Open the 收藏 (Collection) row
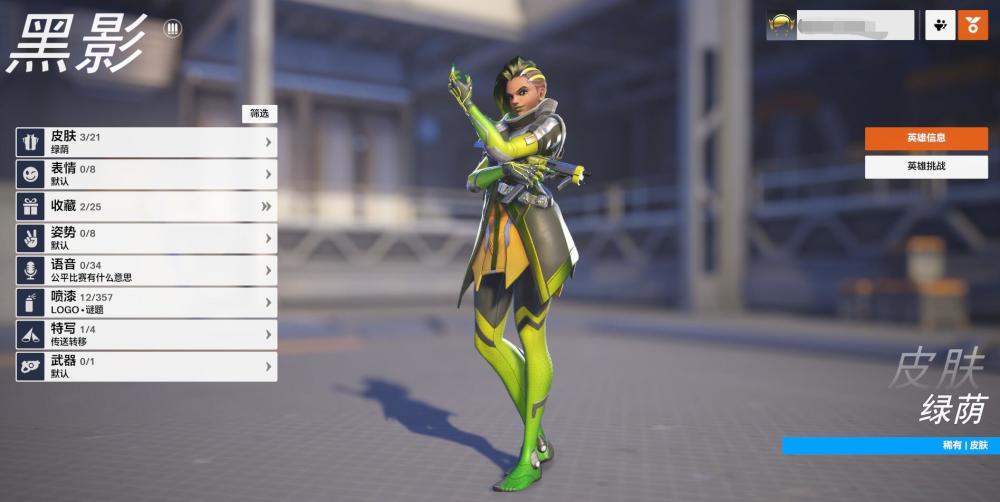 (x=146, y=206)
